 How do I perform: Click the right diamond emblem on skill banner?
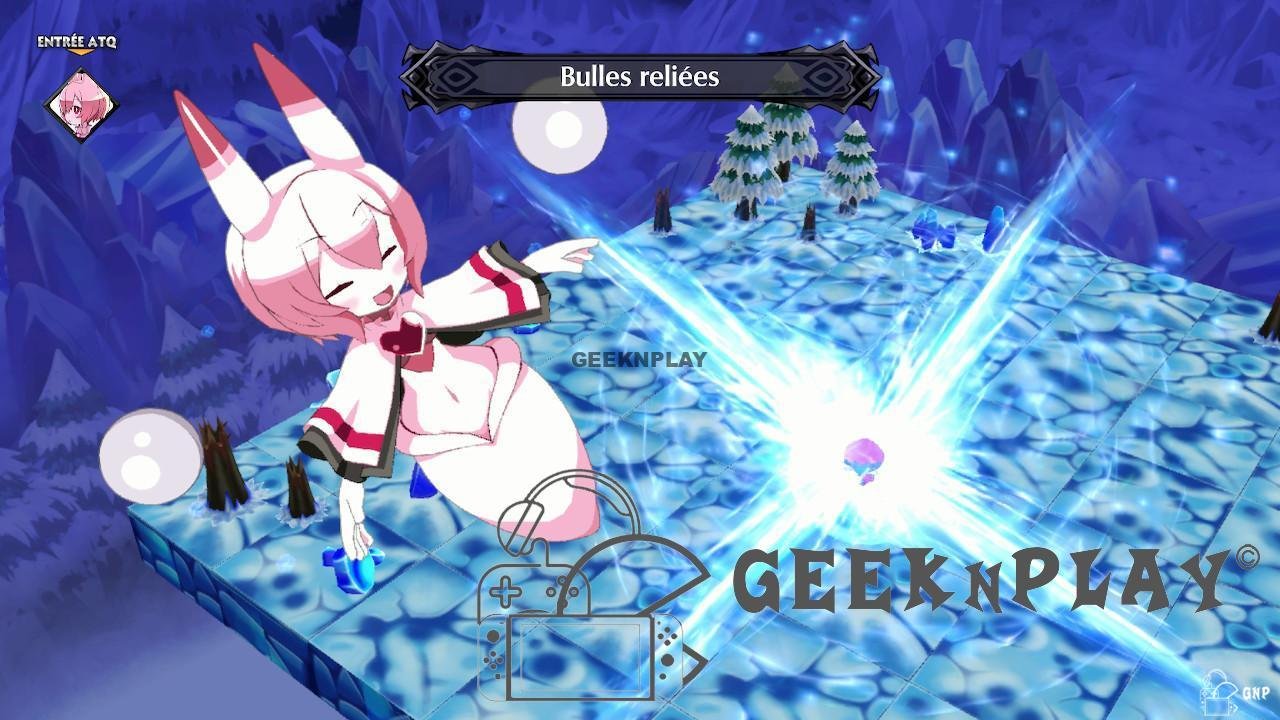point(826,77)
